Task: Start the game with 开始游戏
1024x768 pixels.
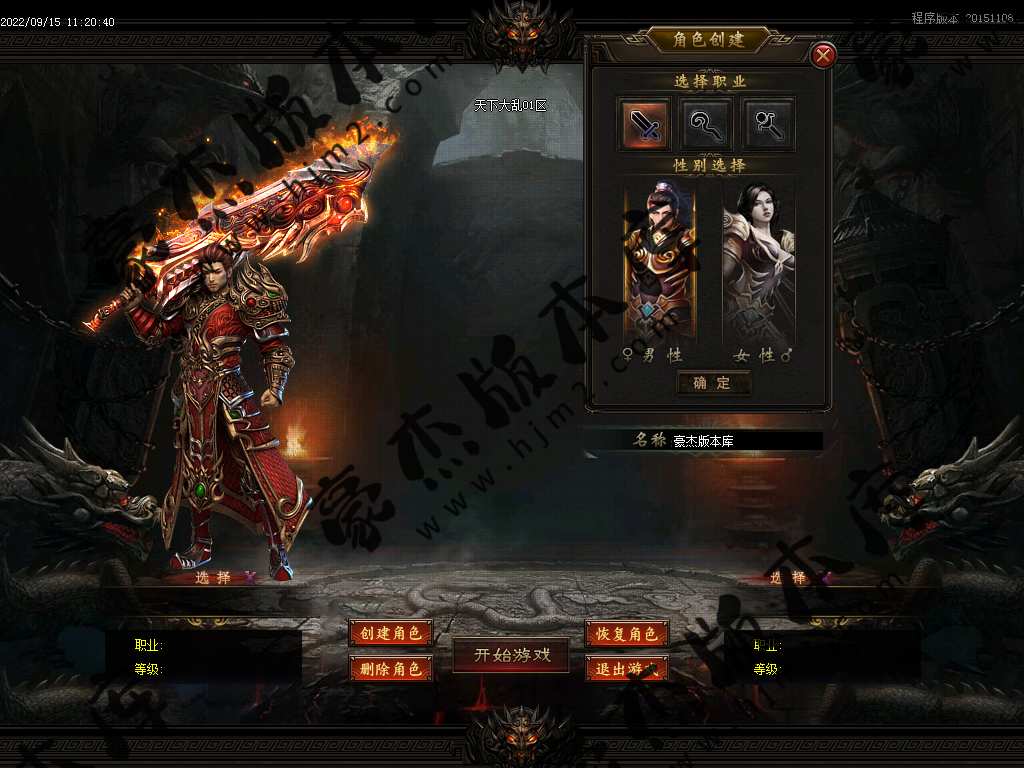Action: tap(511, 655)
